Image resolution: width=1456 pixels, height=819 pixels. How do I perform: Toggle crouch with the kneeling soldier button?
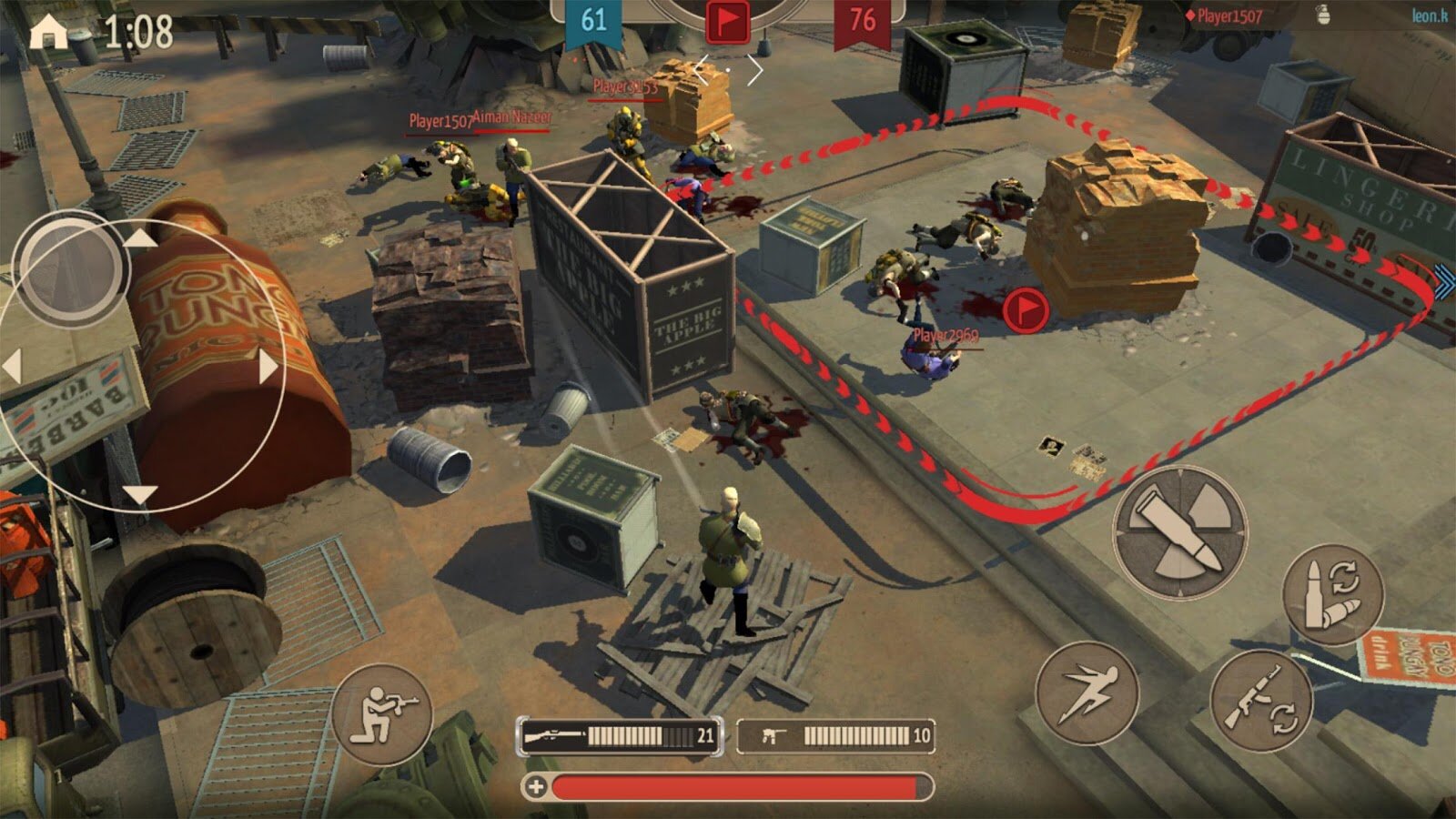pyautogui.click(x=382, y=714)
